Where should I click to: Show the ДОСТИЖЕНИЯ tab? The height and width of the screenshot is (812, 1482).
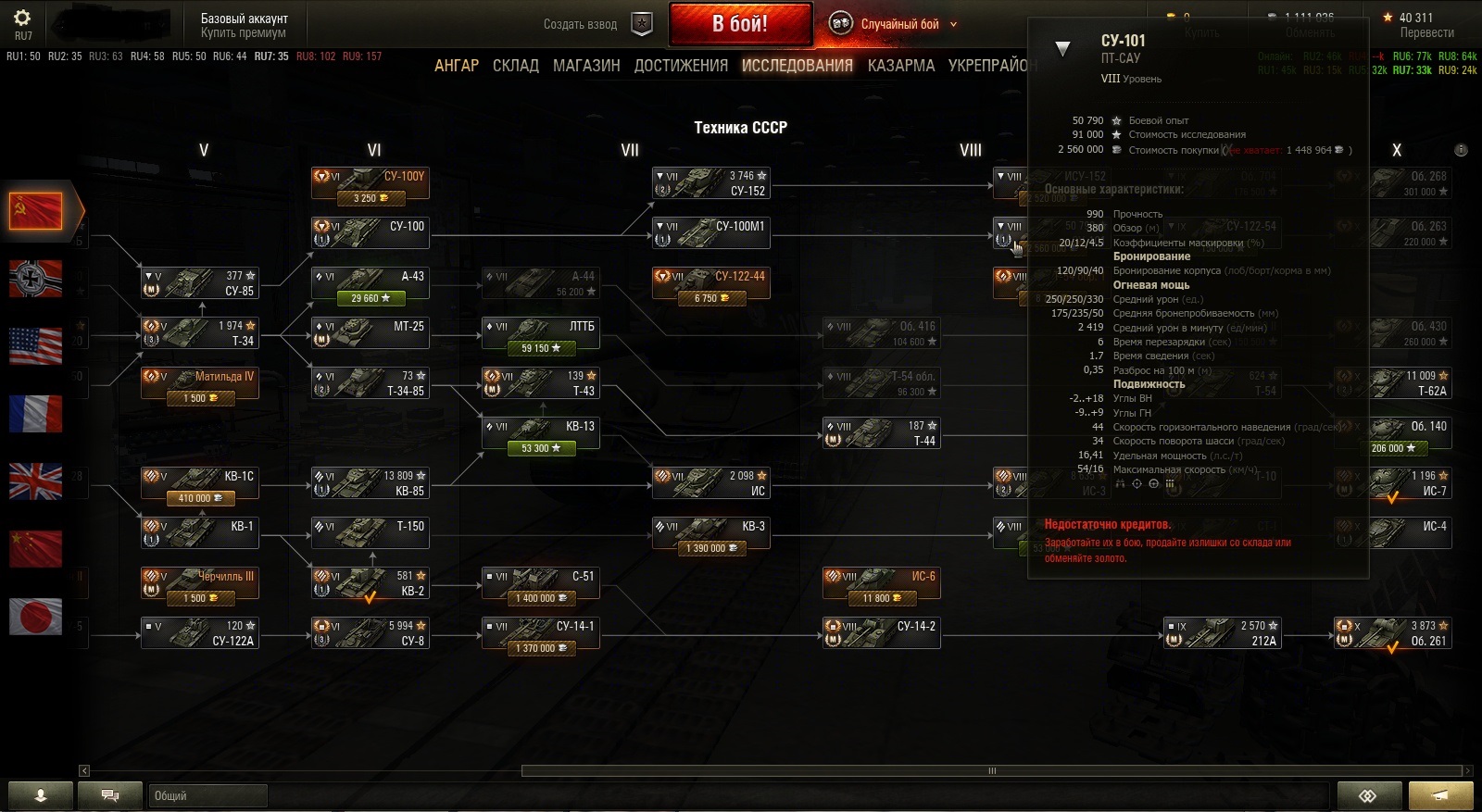point(681,66)
